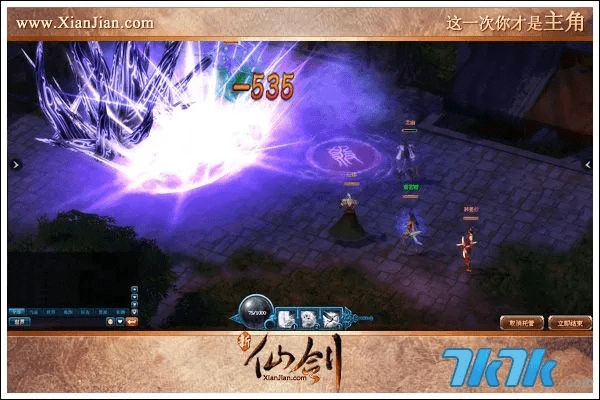
Task: Open the 世界 chat channel selector
Action: pos(18,322)
